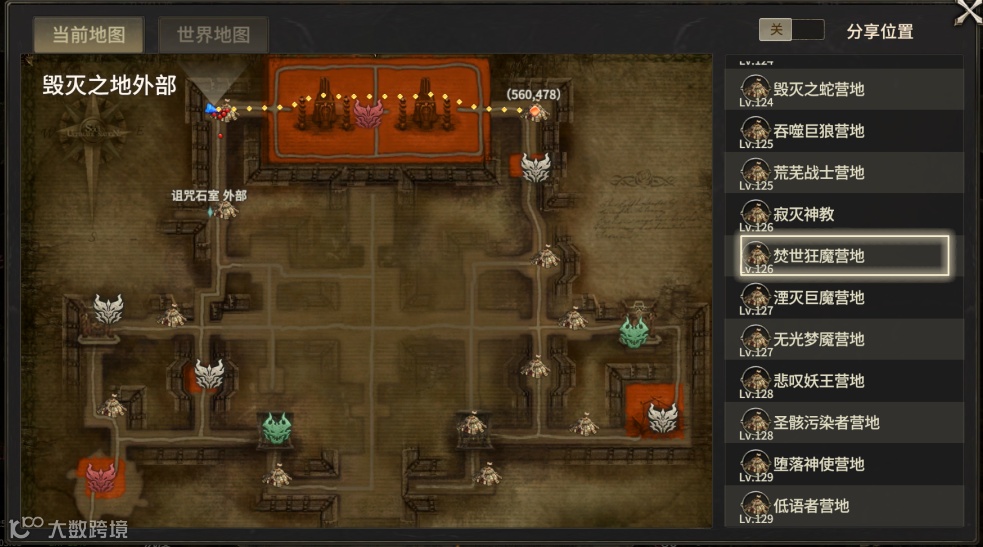This screenshot has height=547, width=983.
Task: Choose 低语者营地 at the list bottom
Action: click(x=844, y=506)
